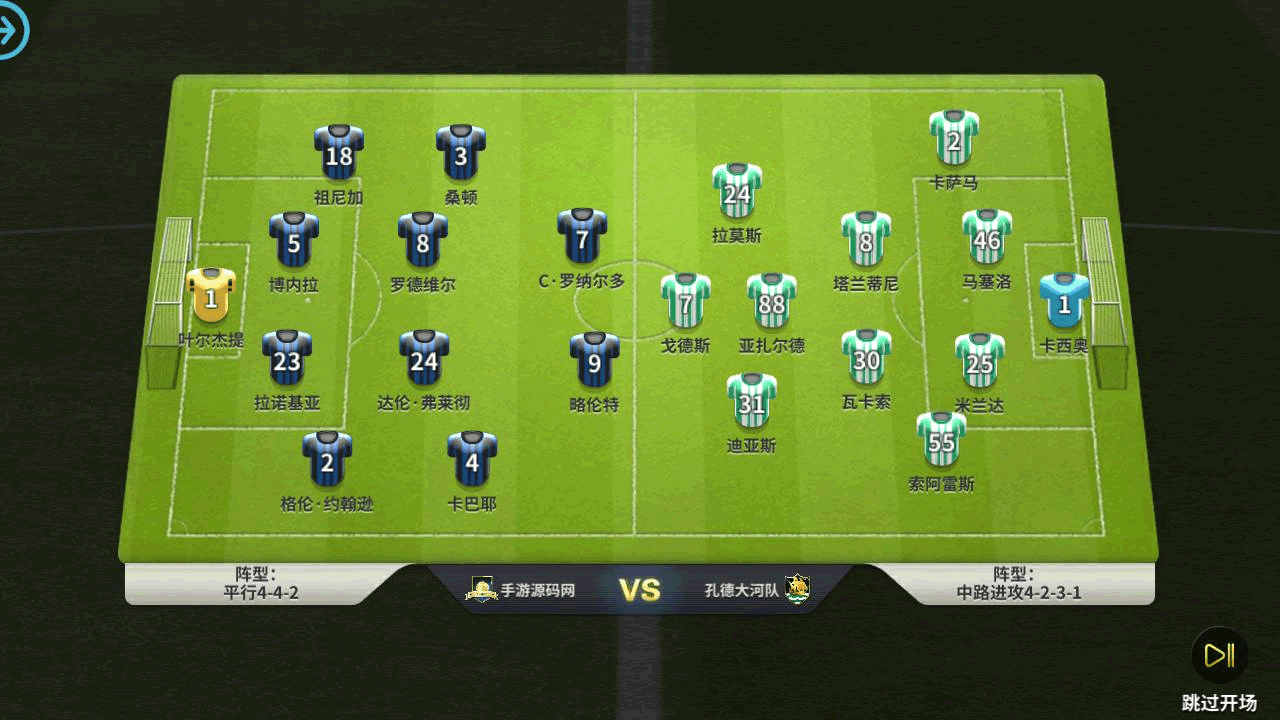
Task: Select goalkeeper 叶尔杰提's yellow jersey
Action: [x=211, y=296]
